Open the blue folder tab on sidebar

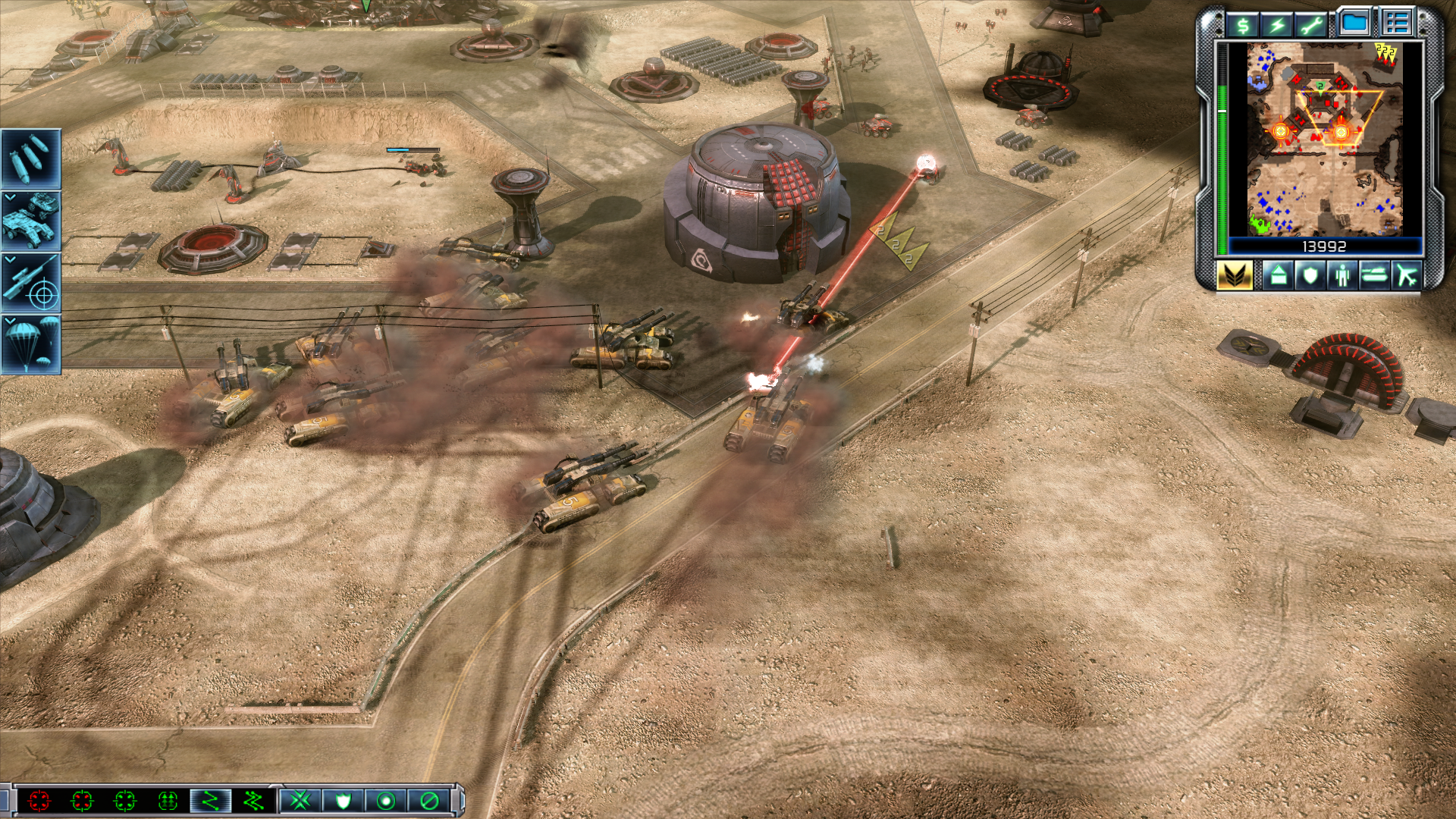coord(1354,23)
